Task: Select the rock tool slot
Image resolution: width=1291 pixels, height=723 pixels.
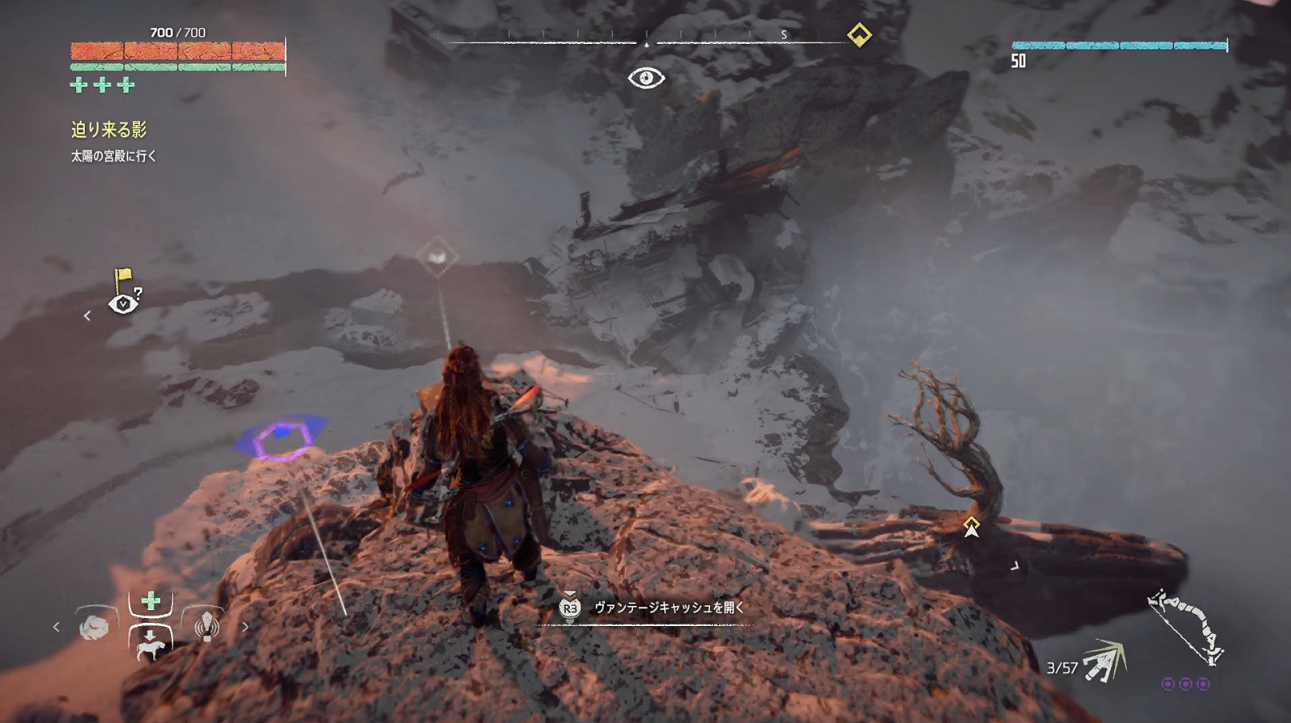Action: click(94, 627)
